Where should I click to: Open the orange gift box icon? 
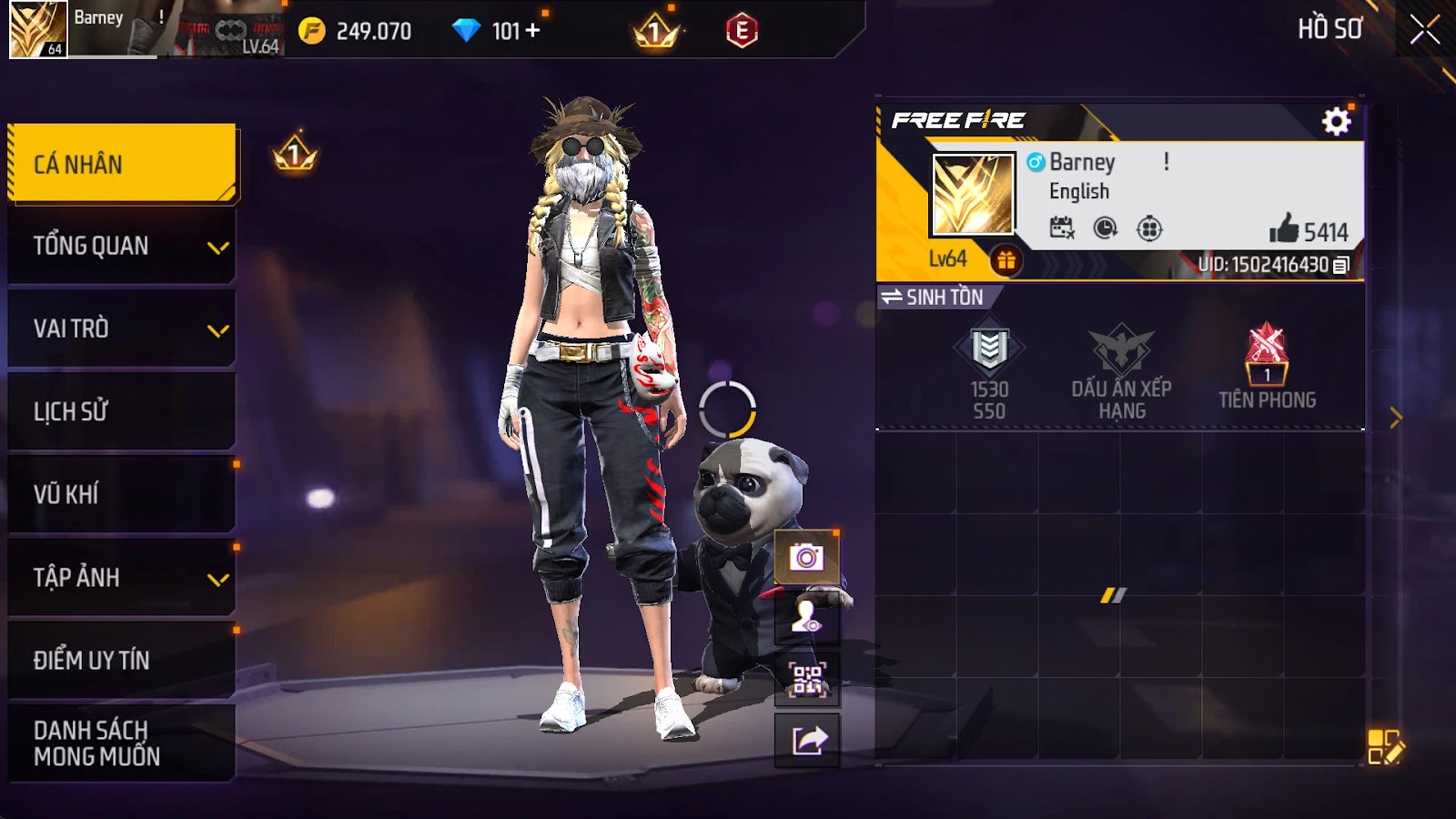(1006, 261)
